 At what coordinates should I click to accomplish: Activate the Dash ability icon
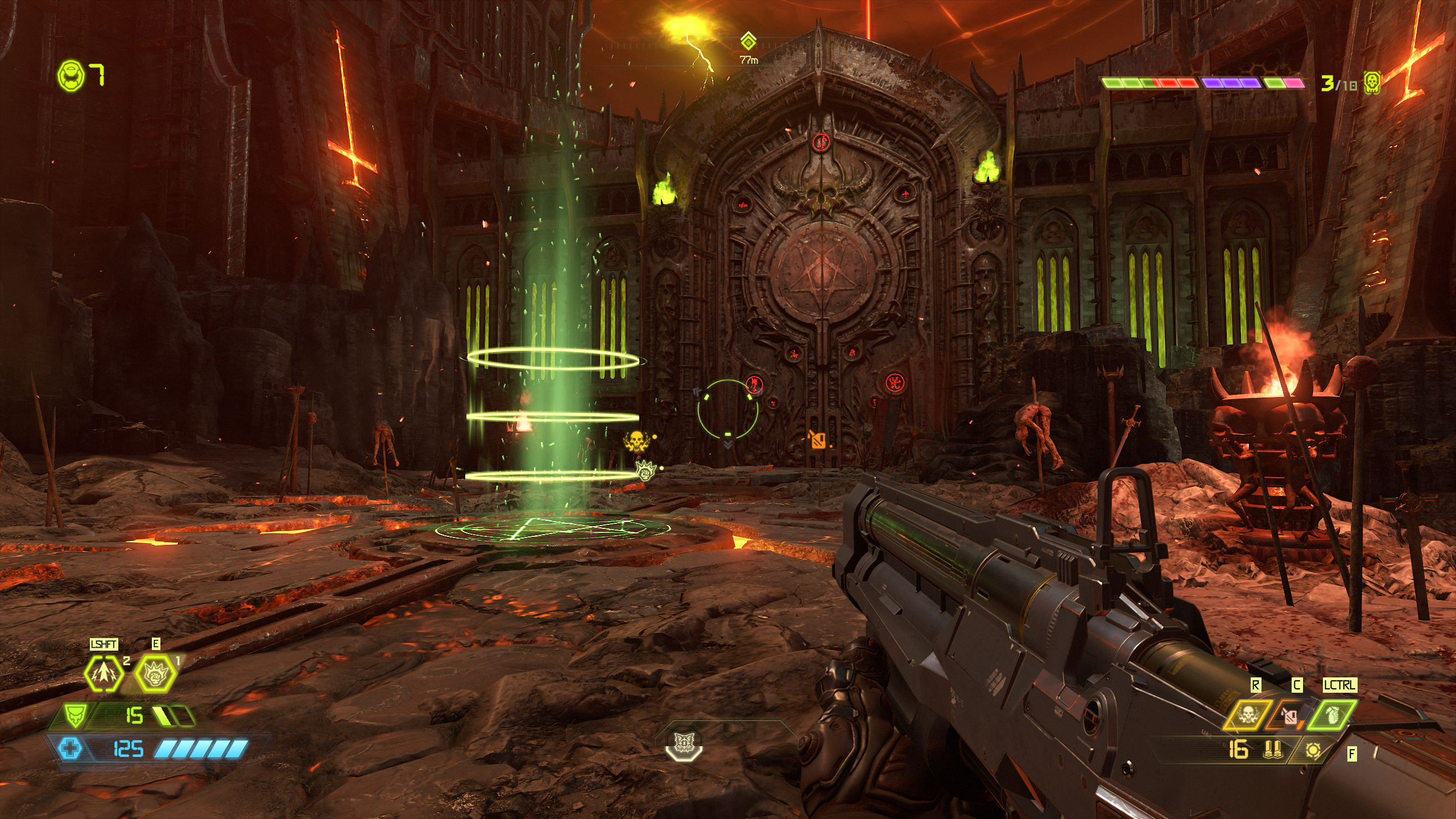click(x=104, y=674)
